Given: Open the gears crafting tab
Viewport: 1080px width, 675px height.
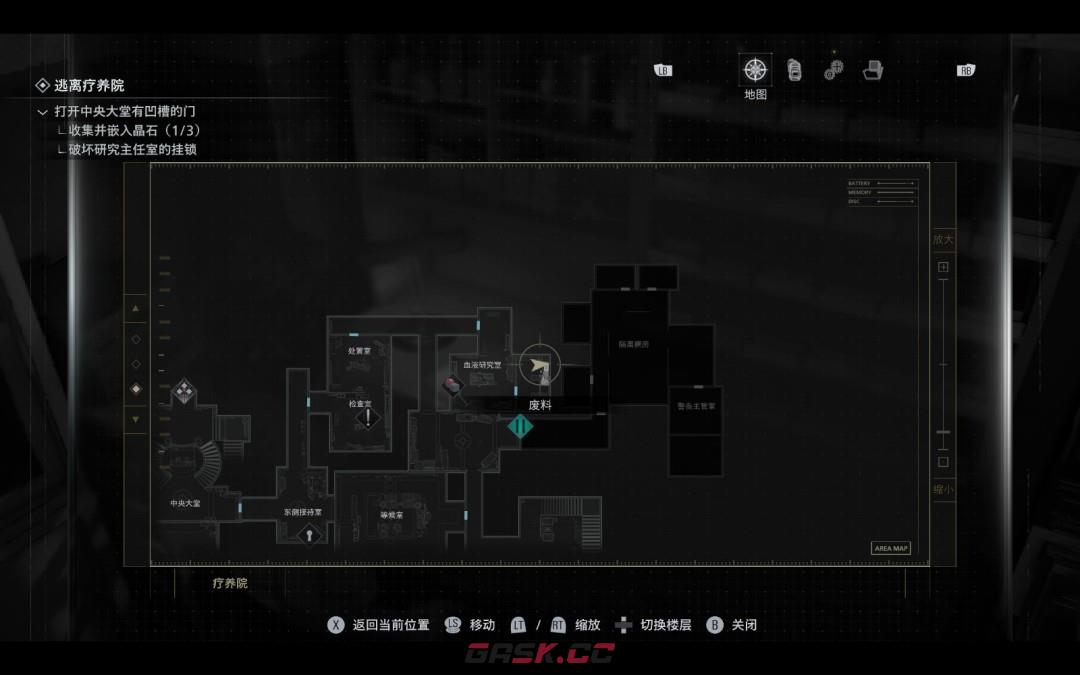Looking at the screenshot, I should [x=833, y=69].
